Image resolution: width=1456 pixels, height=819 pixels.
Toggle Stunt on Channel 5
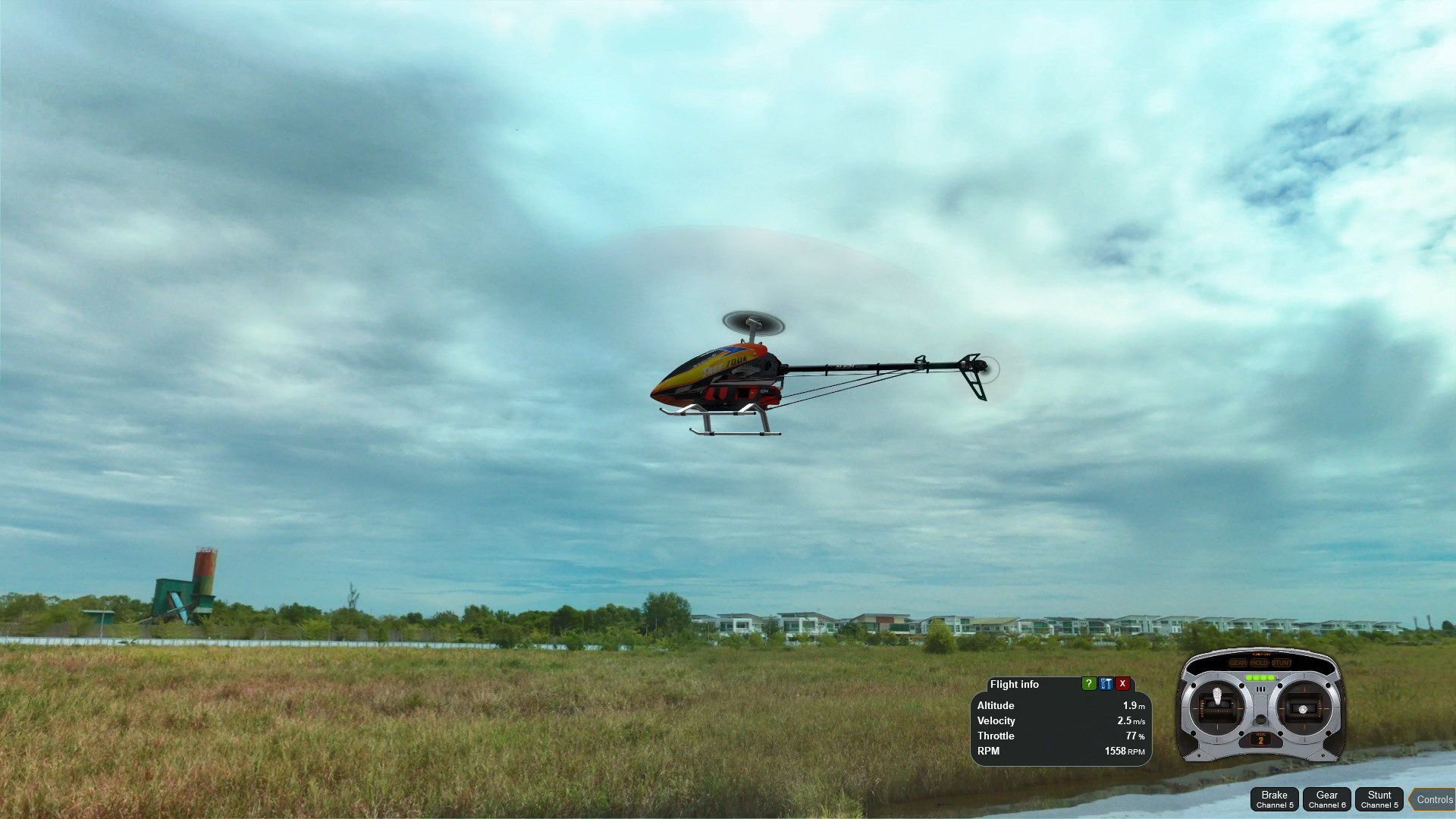point(1380,799)
